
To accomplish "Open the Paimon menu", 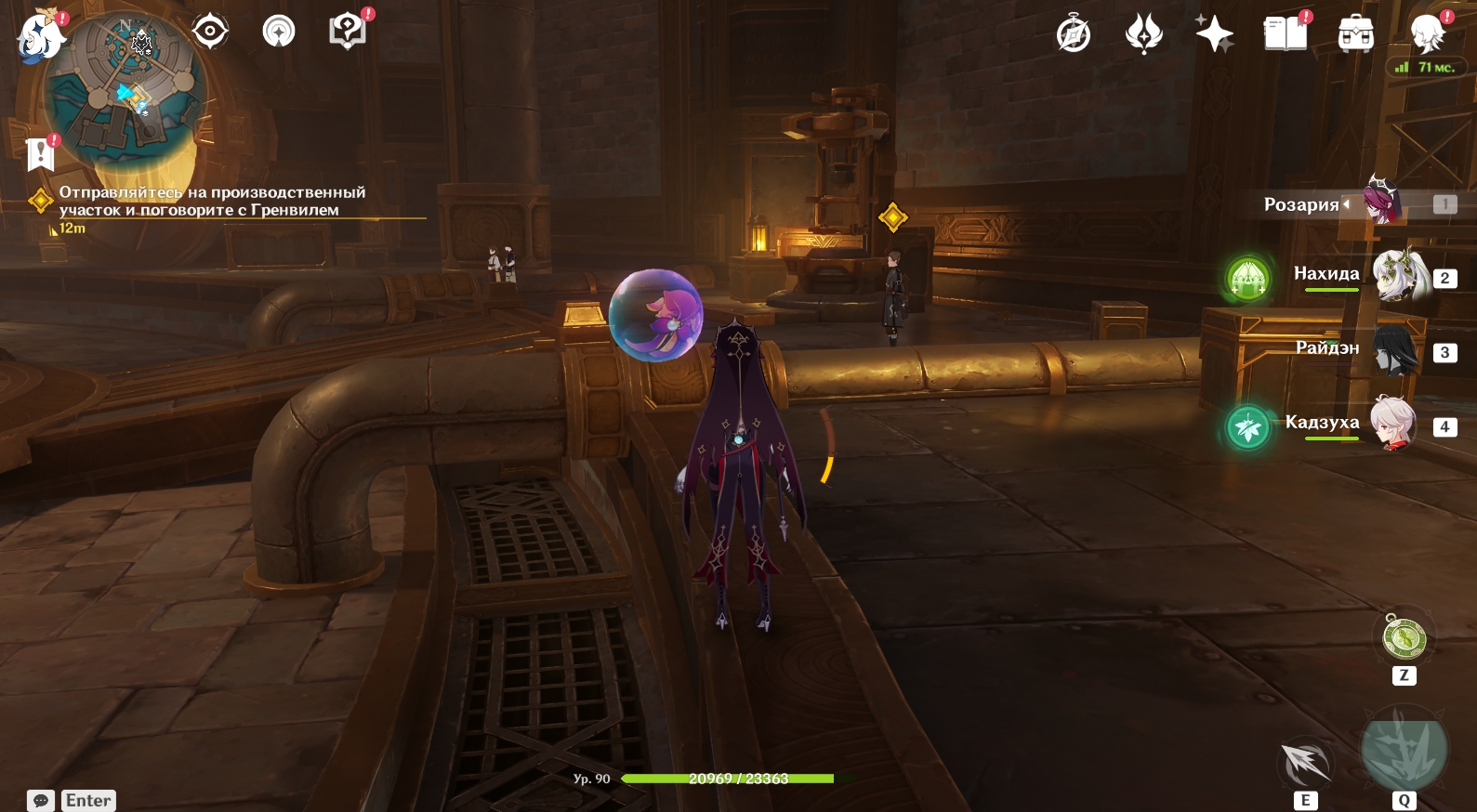I will (40, 37).
